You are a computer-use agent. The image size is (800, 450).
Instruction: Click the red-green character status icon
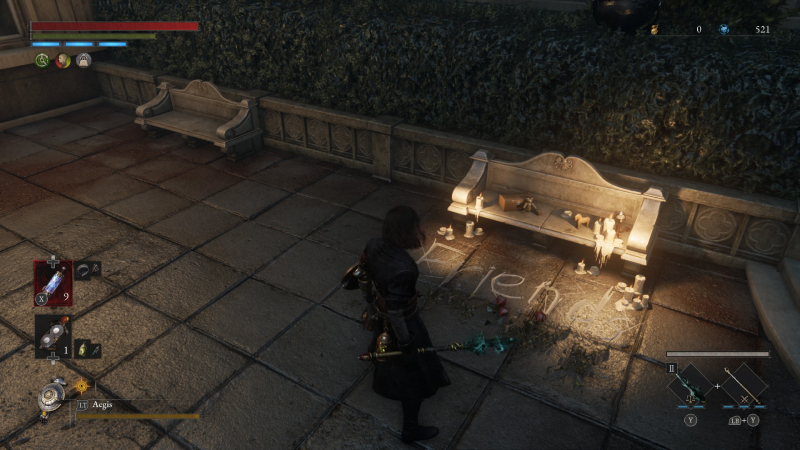point(62,61)
